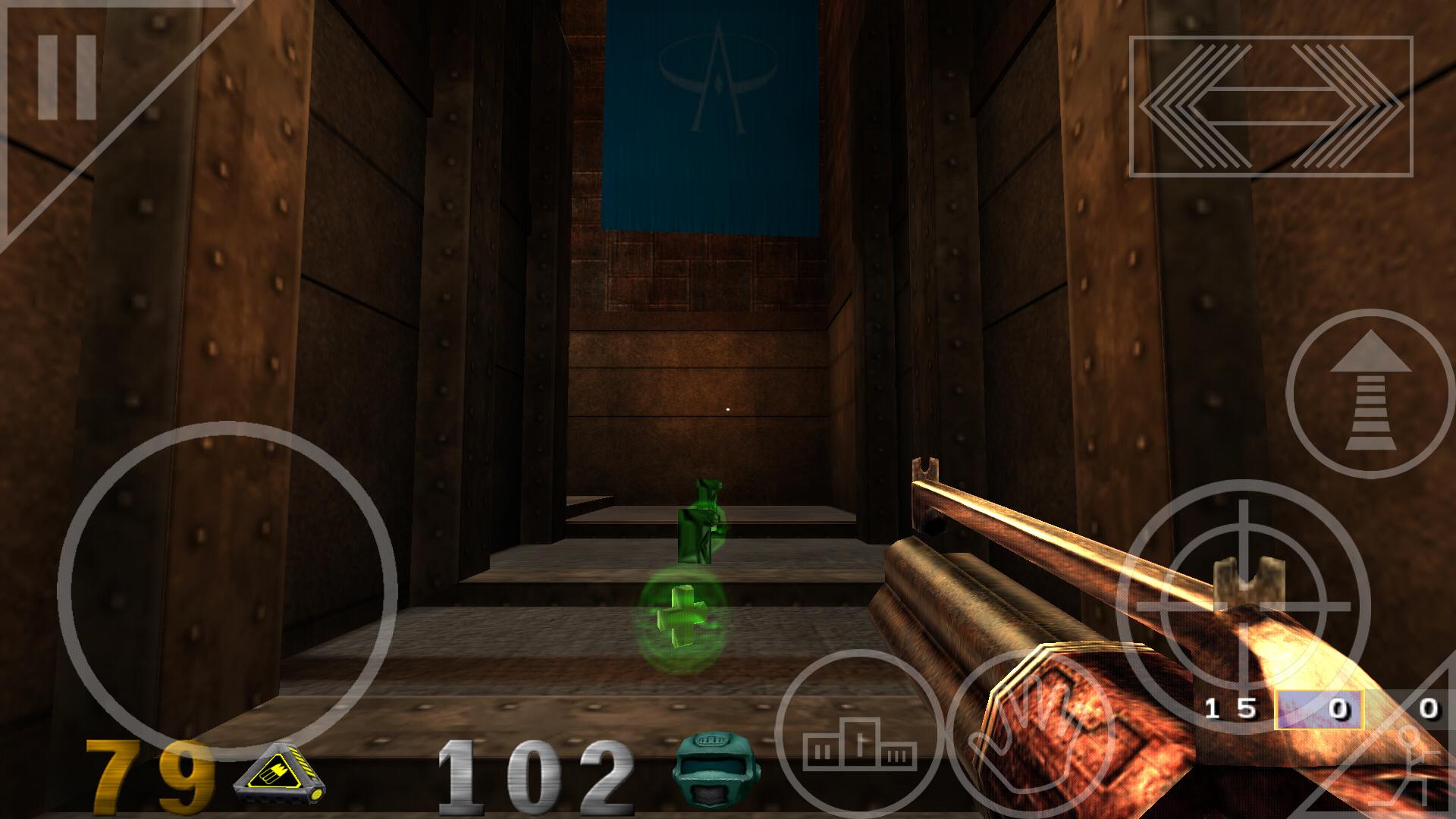The image size is (1456, 819).
Task: Tap the jump up-arrow button
Action: pyautogui.click(x=1370, y=394)
